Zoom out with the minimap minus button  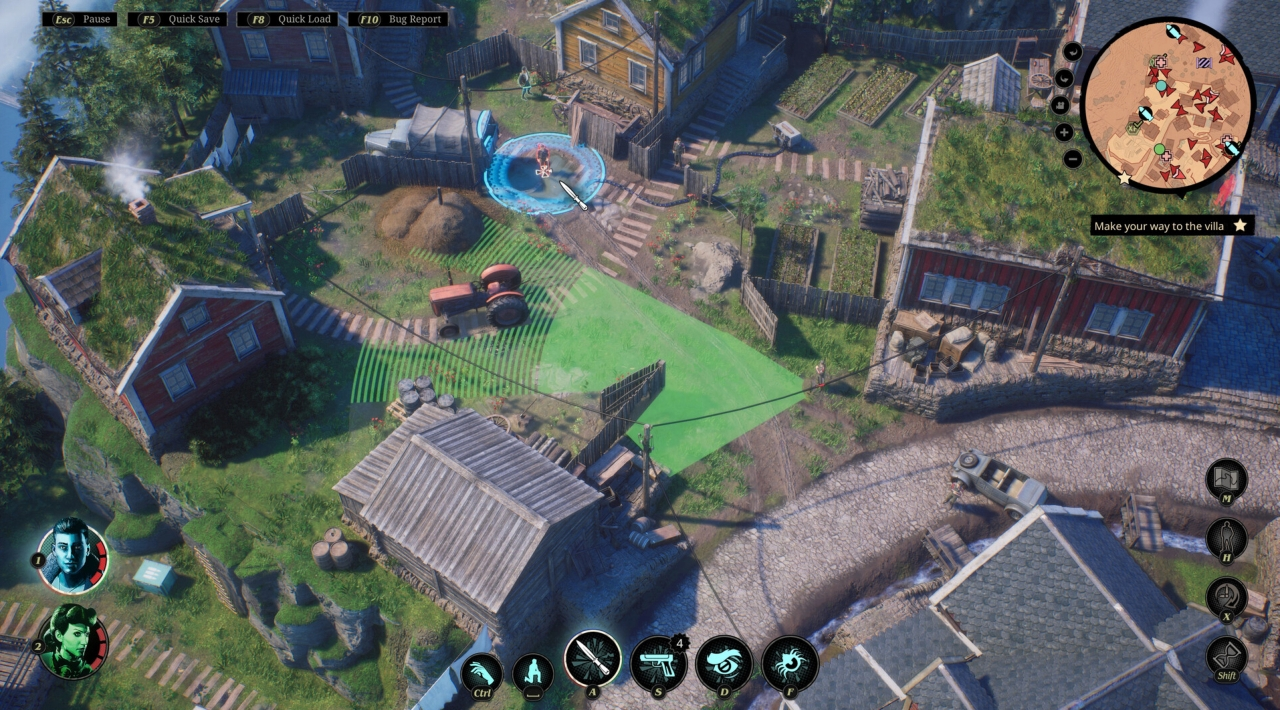(x=1073, y=159)
